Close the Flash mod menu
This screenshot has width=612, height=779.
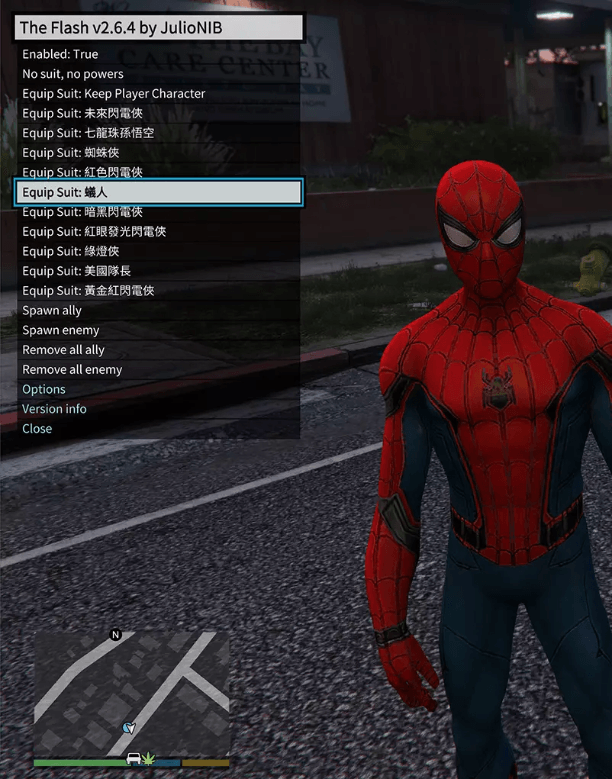pyautogui.click(x=37, y=428)
